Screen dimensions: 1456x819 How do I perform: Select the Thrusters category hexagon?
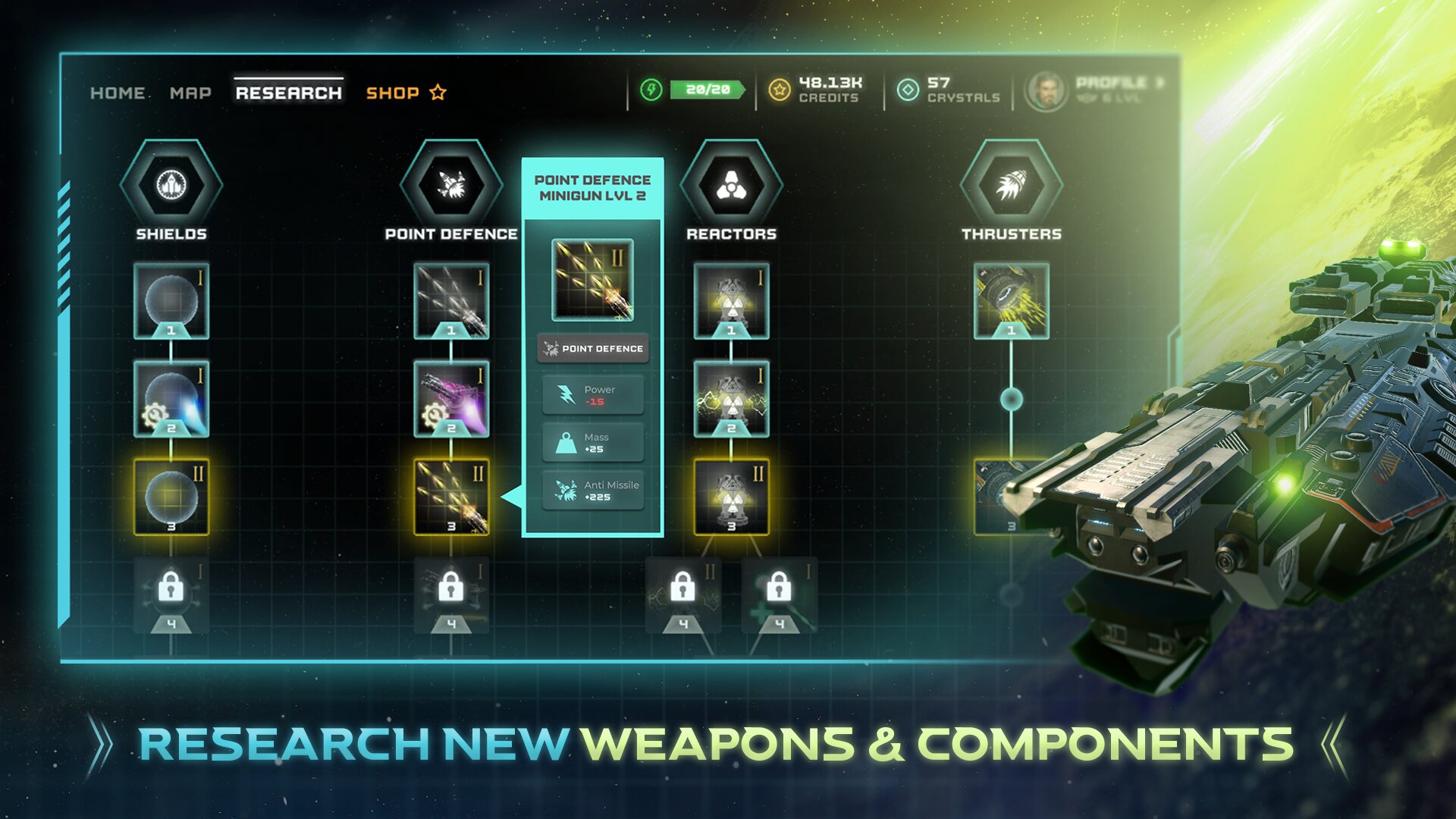pyautogui.click(x=1011, y=185)
